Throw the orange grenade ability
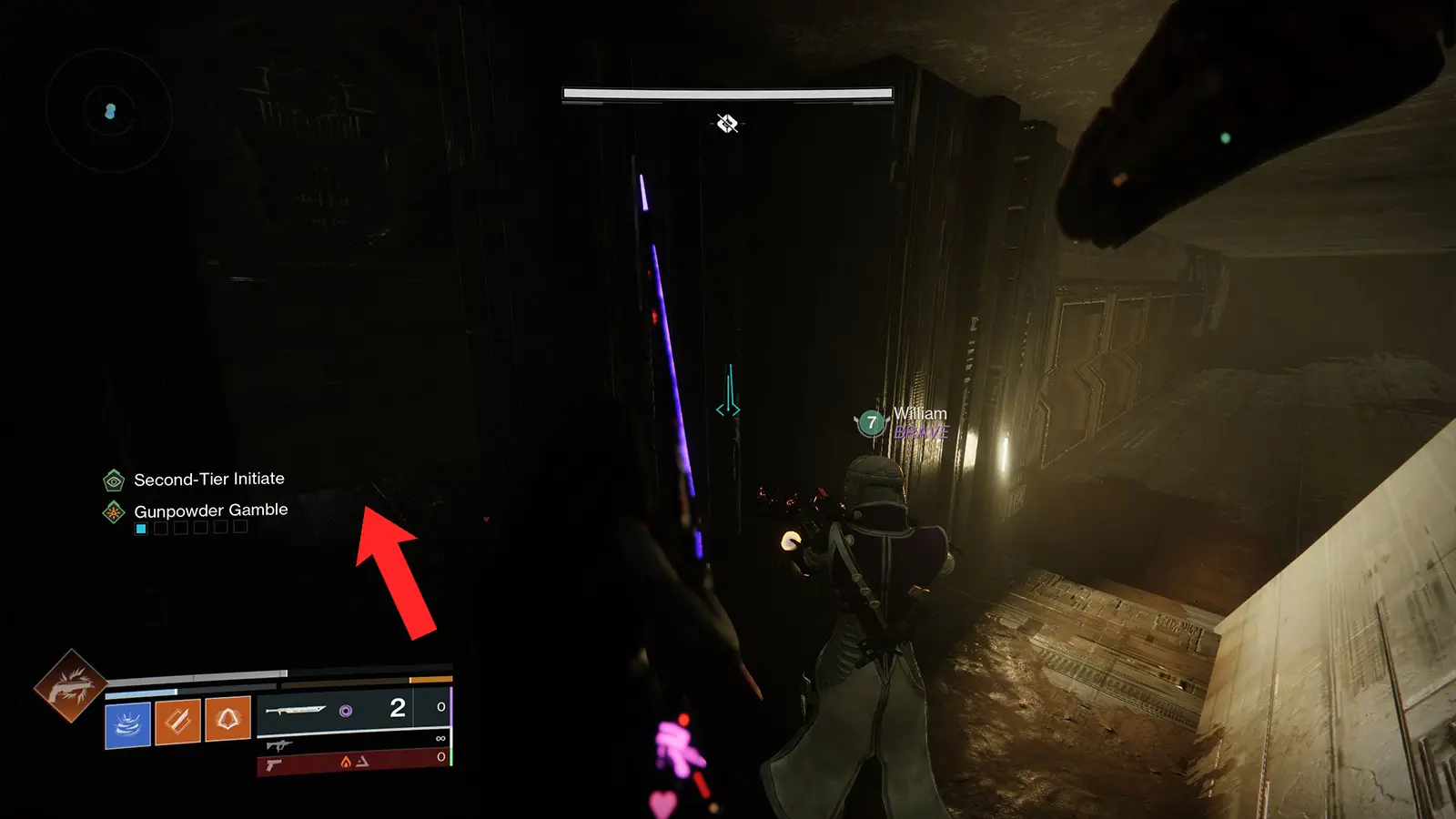The image size is (1456, 819). pos(227,719)
